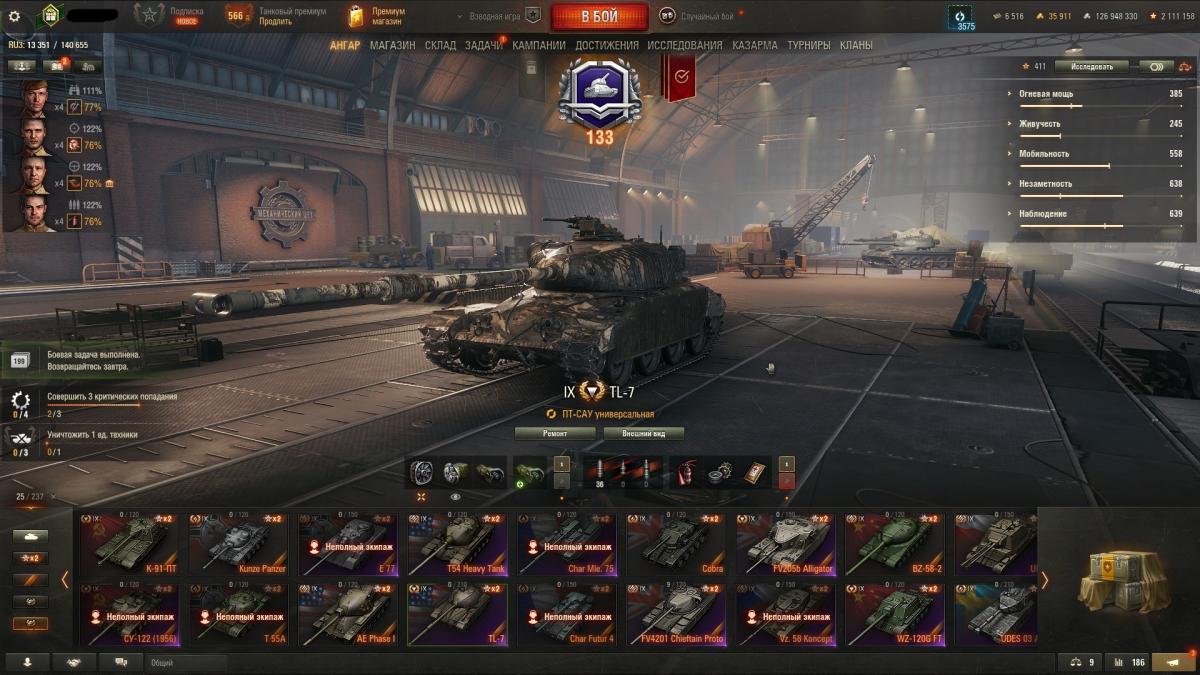
Task: Switch to the МАГАЗИН tab
Action: tap(392, 45)
